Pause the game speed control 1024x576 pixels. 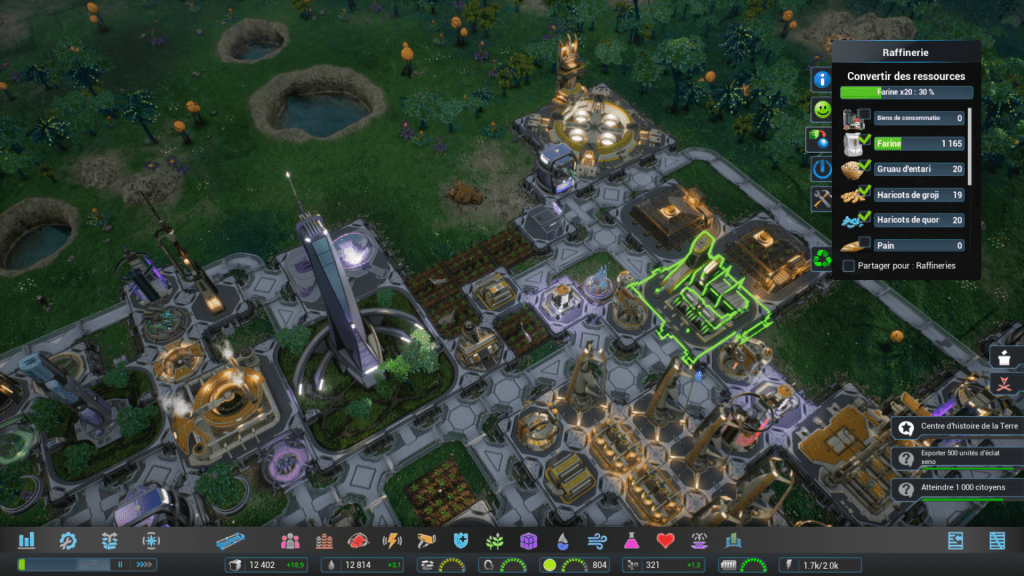(120, 565)
